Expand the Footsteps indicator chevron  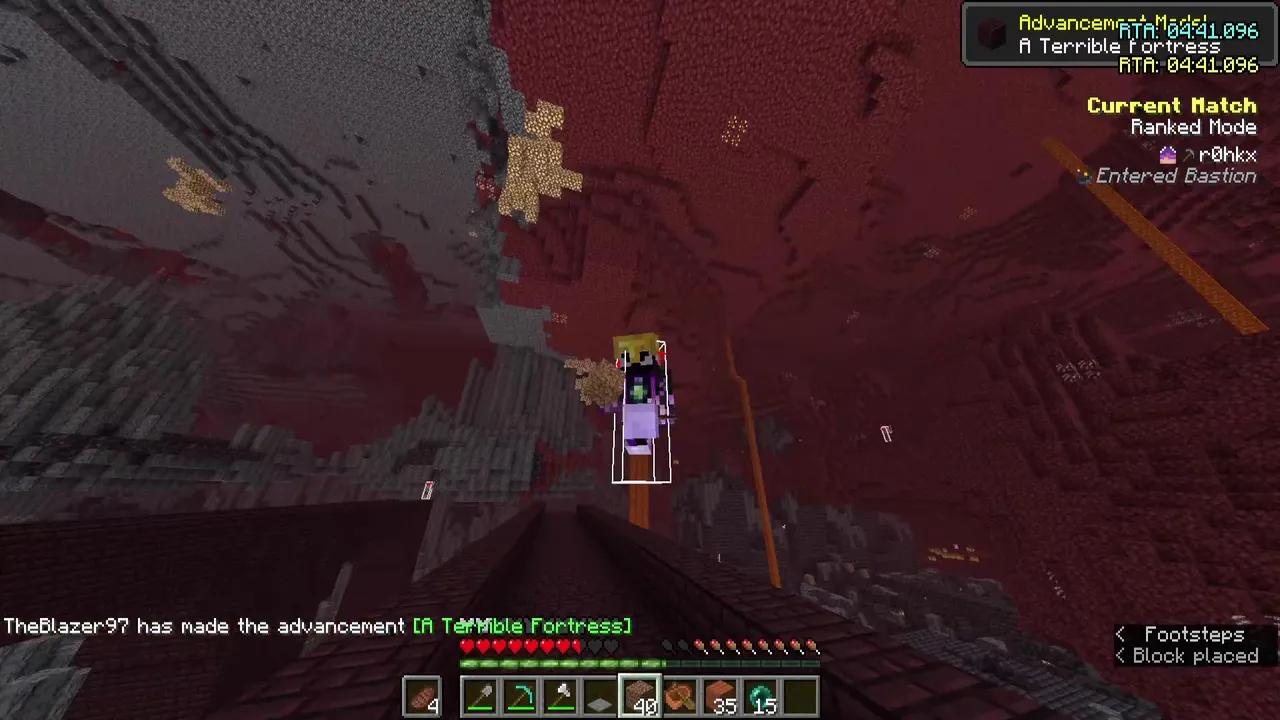point(1119,634)
